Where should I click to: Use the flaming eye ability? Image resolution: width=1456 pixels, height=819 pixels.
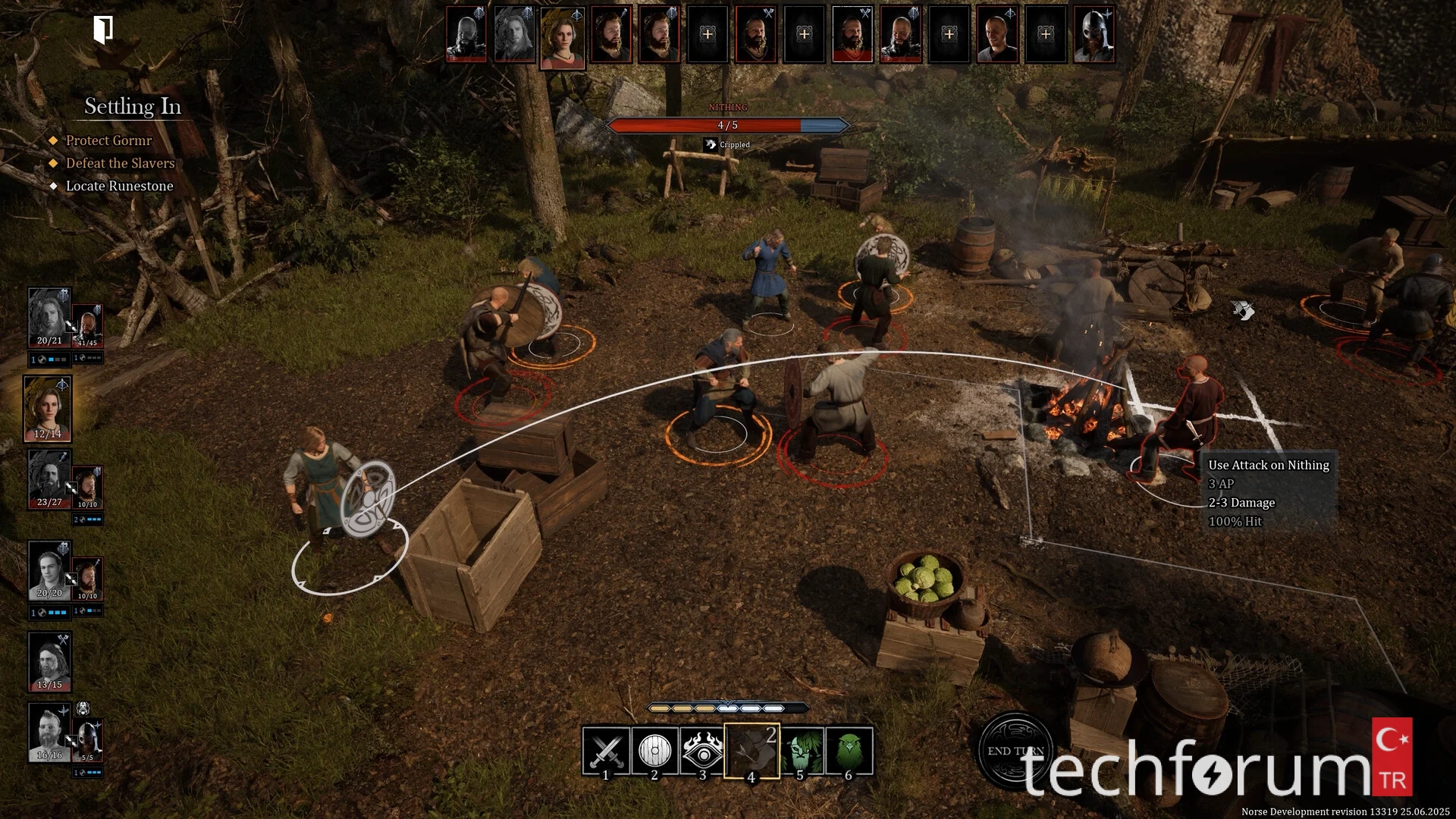pyautogui.click(x=703, y=751)
